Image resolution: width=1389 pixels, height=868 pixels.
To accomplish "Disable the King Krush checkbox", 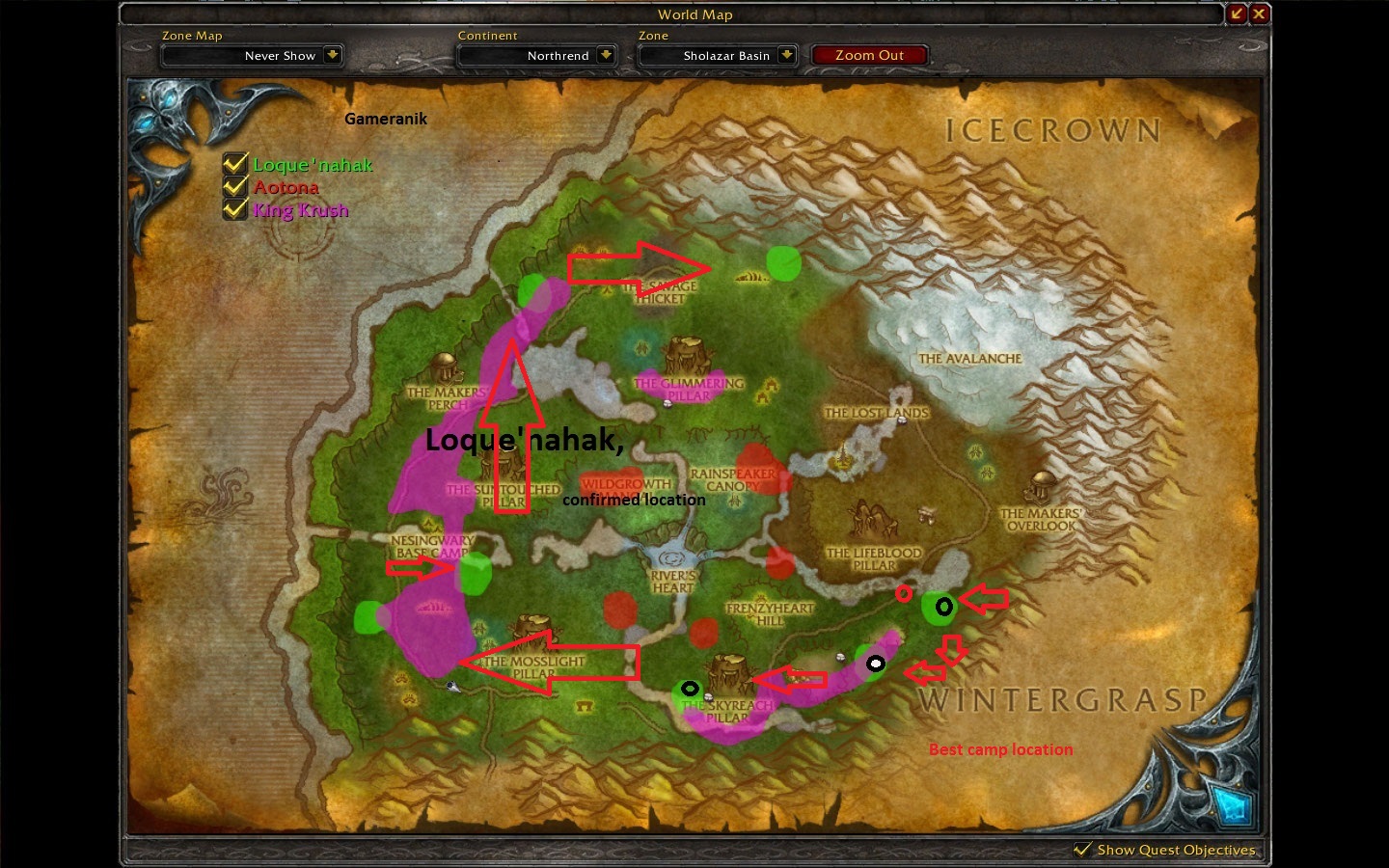I will click(x=234, y=209).
